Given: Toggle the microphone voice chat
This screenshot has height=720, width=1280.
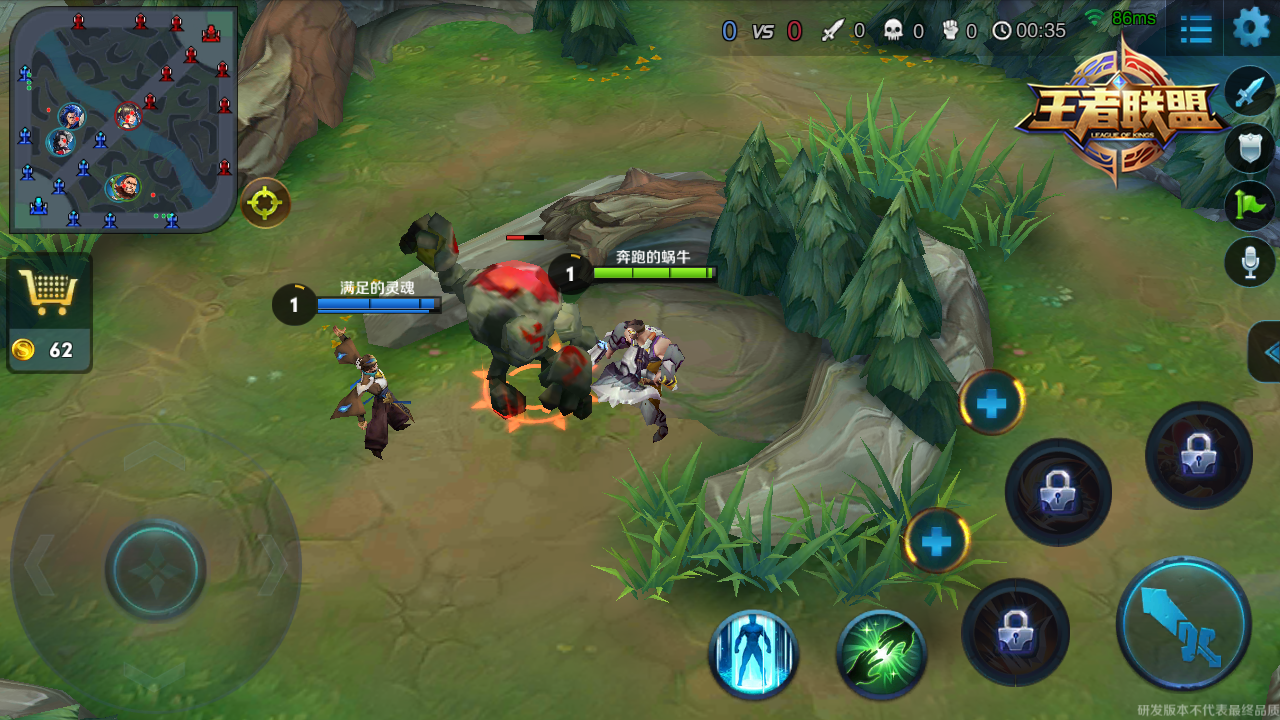Looking at the screenshot, I should click(x=1250, y=262).
